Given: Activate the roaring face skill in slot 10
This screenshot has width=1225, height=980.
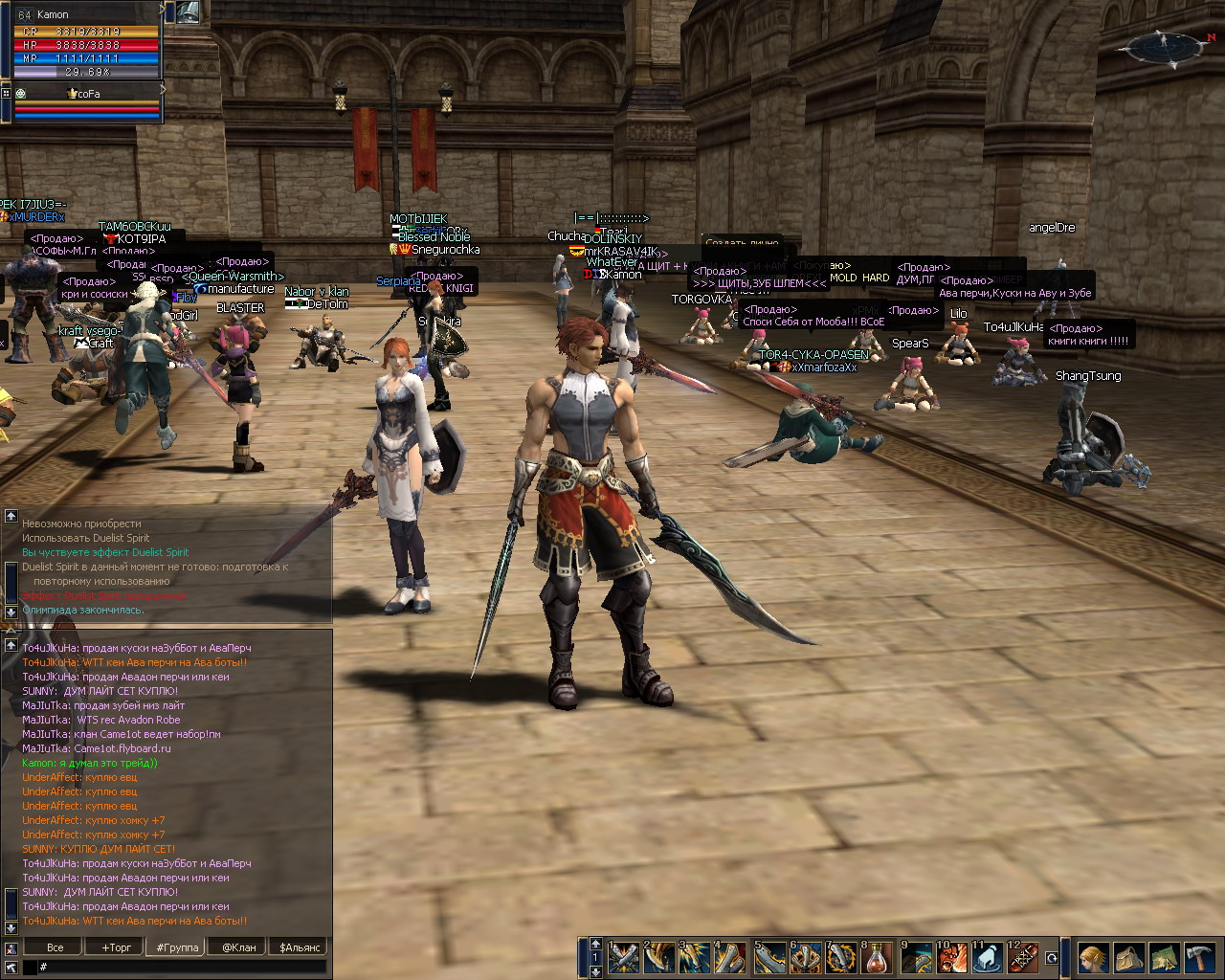Looking at the screenshot, I should [951, 958].
